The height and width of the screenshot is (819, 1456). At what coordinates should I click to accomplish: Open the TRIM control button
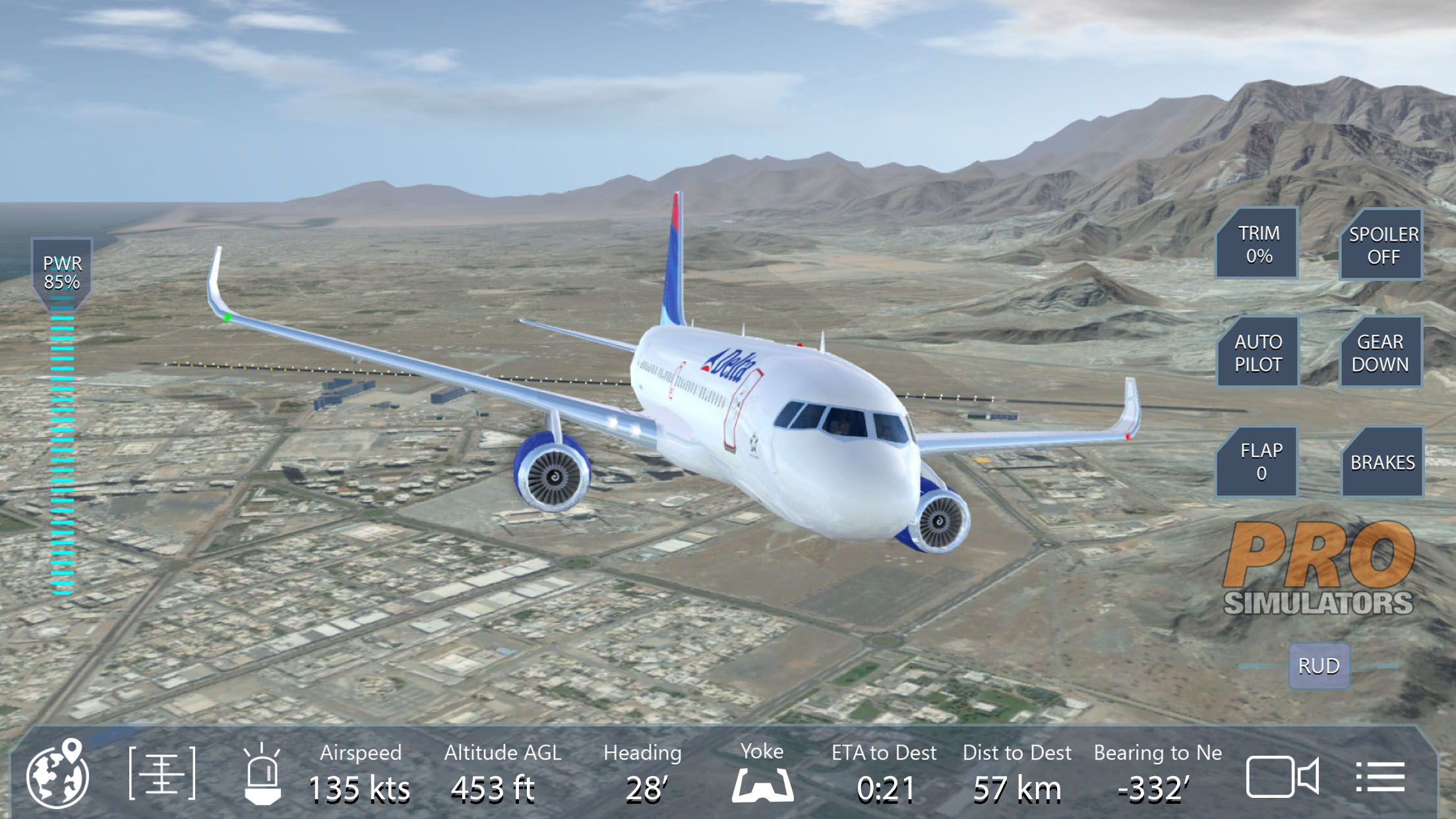[x=1258, y=244]
